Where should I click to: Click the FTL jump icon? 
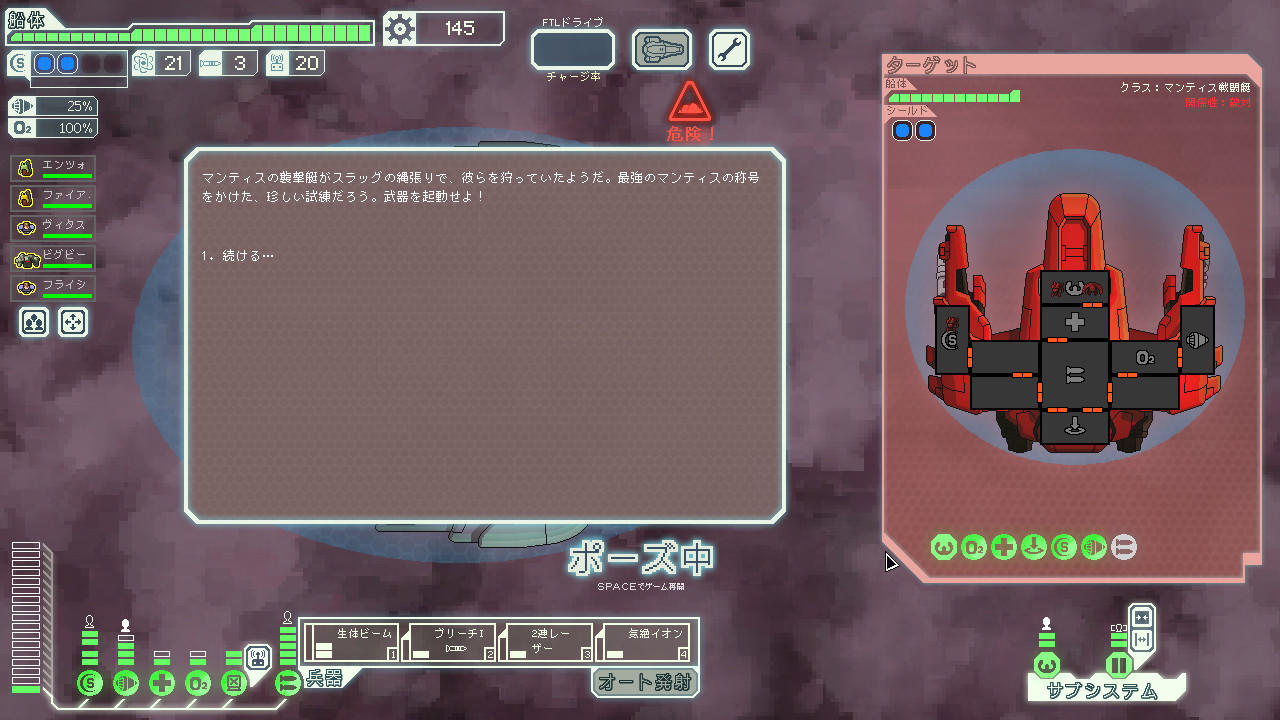661,48
